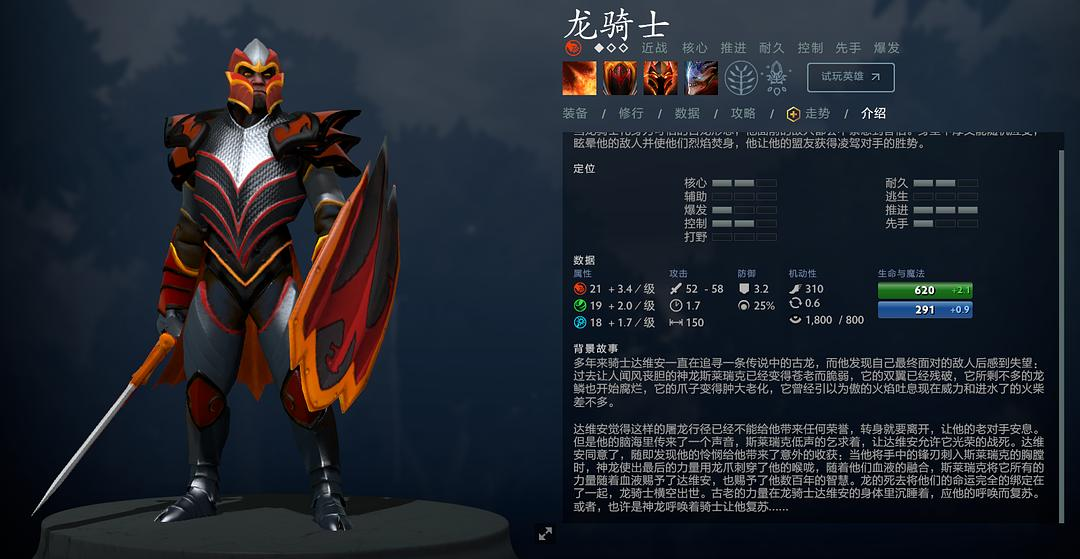The image size is (1080, 559).
Task: Click the 试玩英雄 demo hero button
Action: click(850, 77)
